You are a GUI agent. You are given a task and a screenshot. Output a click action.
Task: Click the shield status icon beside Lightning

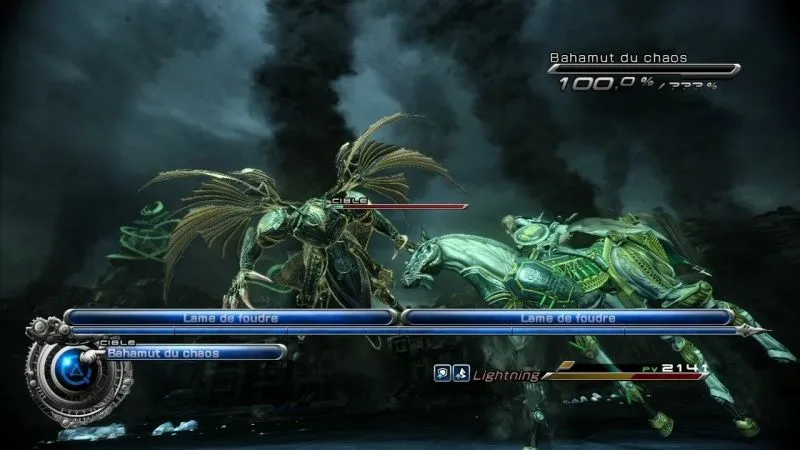pyautogui.click(x=440, y=375)
